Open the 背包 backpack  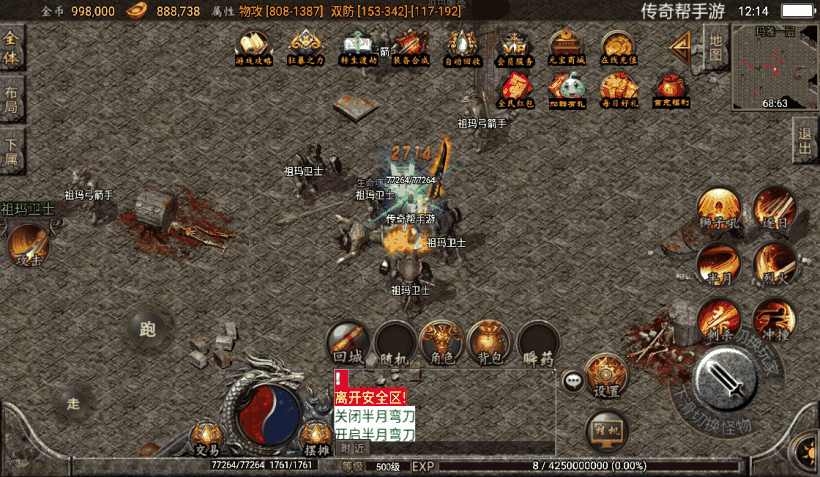tap(490, 342)
